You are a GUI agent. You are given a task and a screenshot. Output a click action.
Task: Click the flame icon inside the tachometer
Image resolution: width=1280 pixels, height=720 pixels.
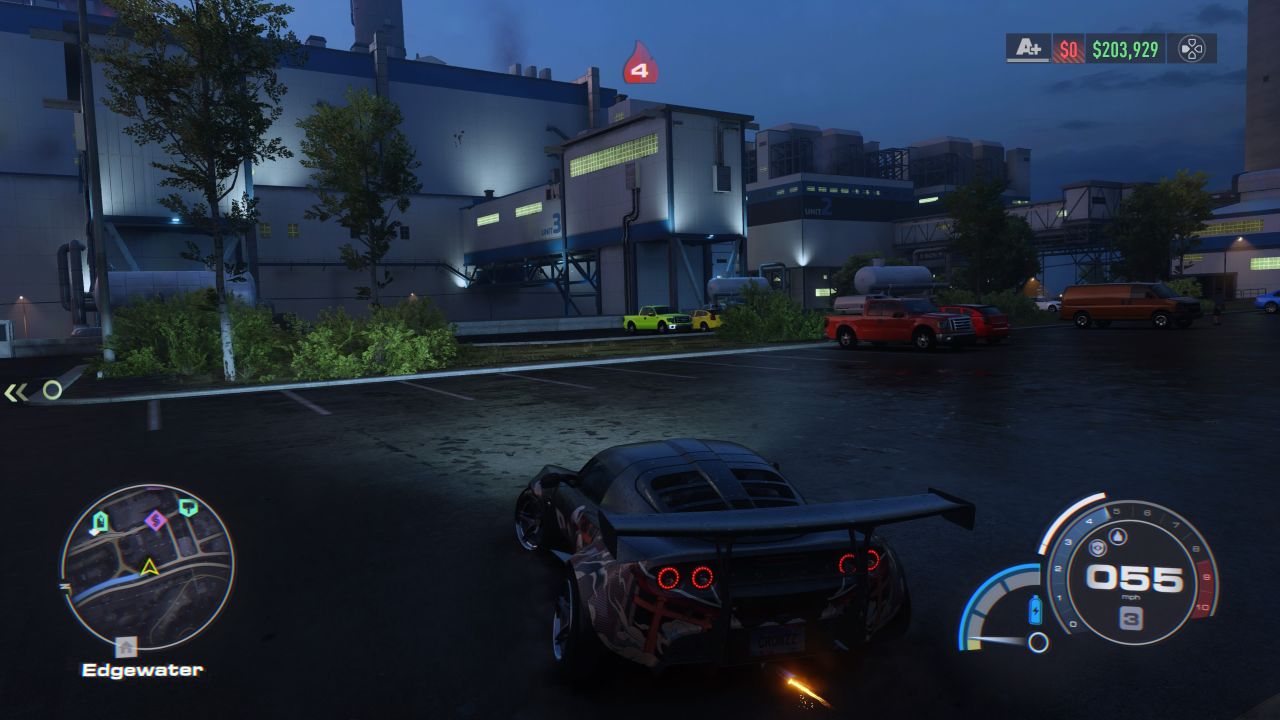pyautogui.click(x=1118, y=537)
